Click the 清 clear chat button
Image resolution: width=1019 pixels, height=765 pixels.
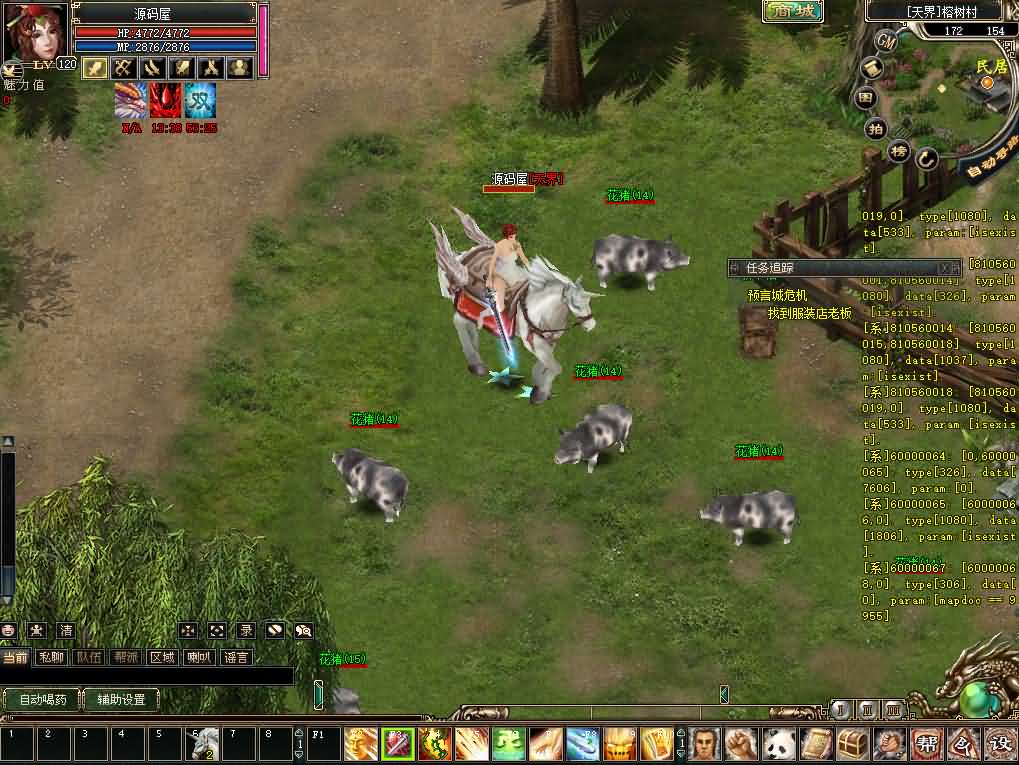65,630
